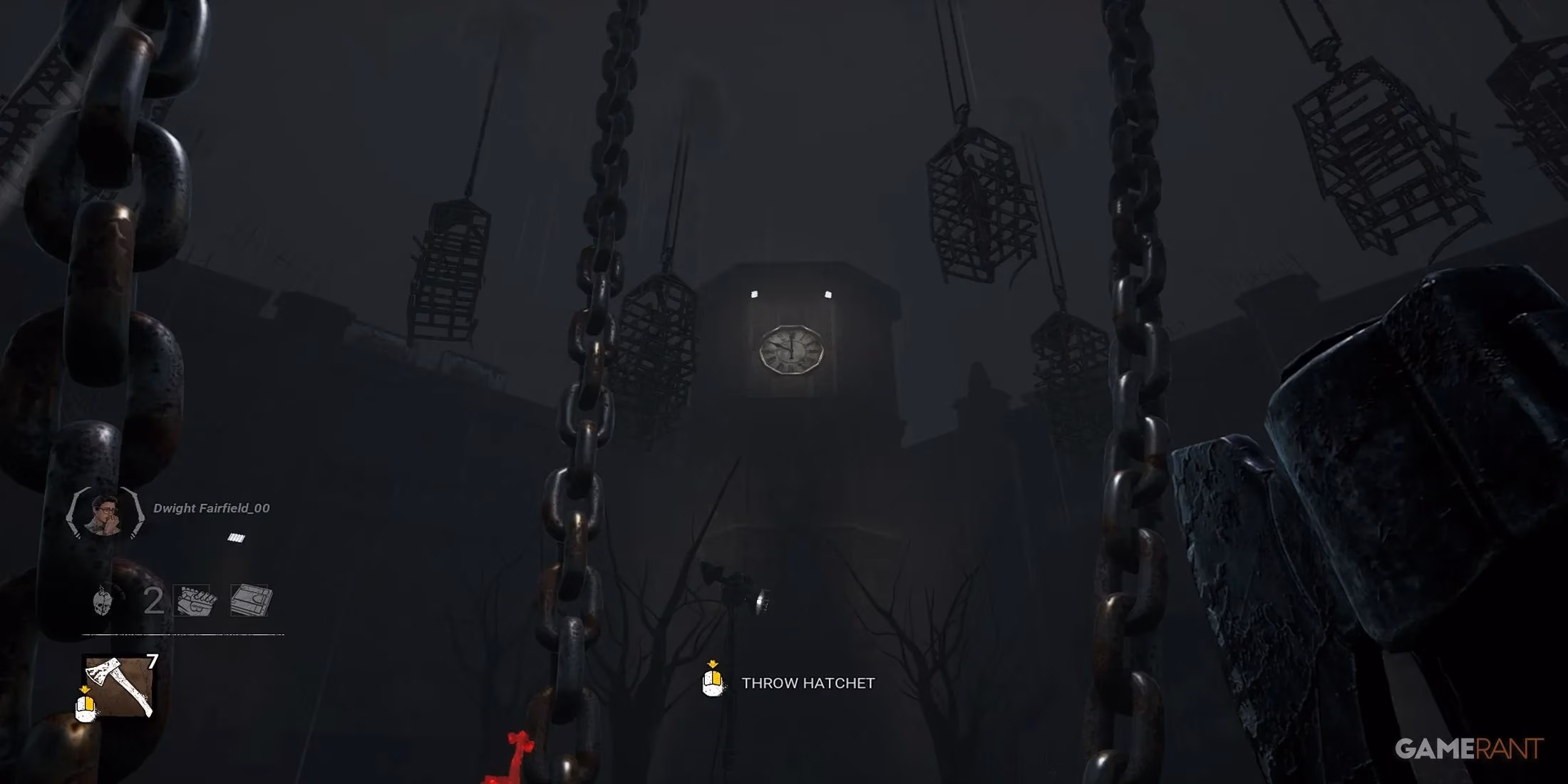1568x784 pixels.
Task: Click the Dwight Fairfield_00 name label
Action: pyautogui.click(x=210, y=507)
